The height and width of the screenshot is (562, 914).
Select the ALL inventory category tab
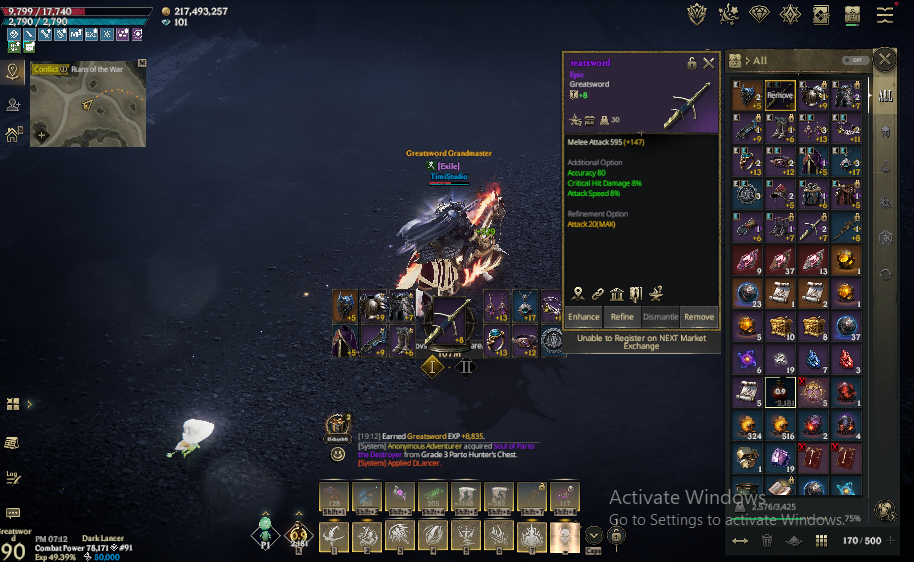[x=885, y=96]
